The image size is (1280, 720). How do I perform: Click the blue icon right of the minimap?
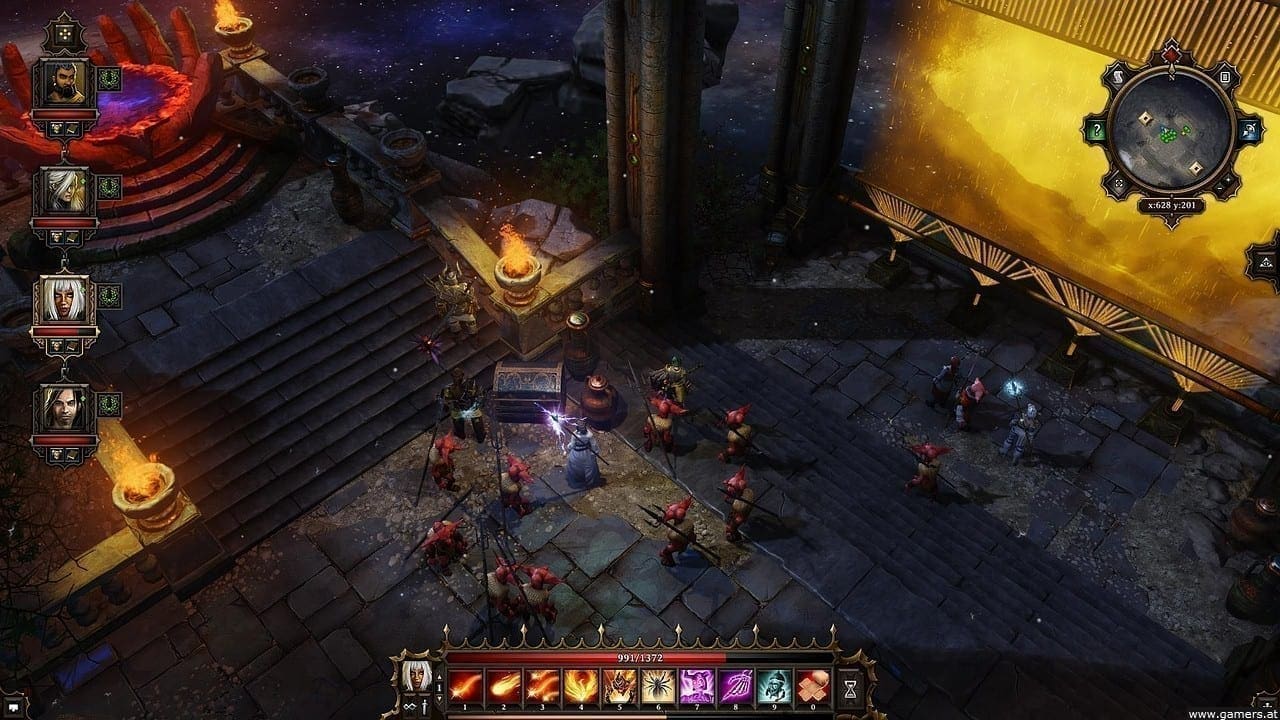coord(1249,131)
